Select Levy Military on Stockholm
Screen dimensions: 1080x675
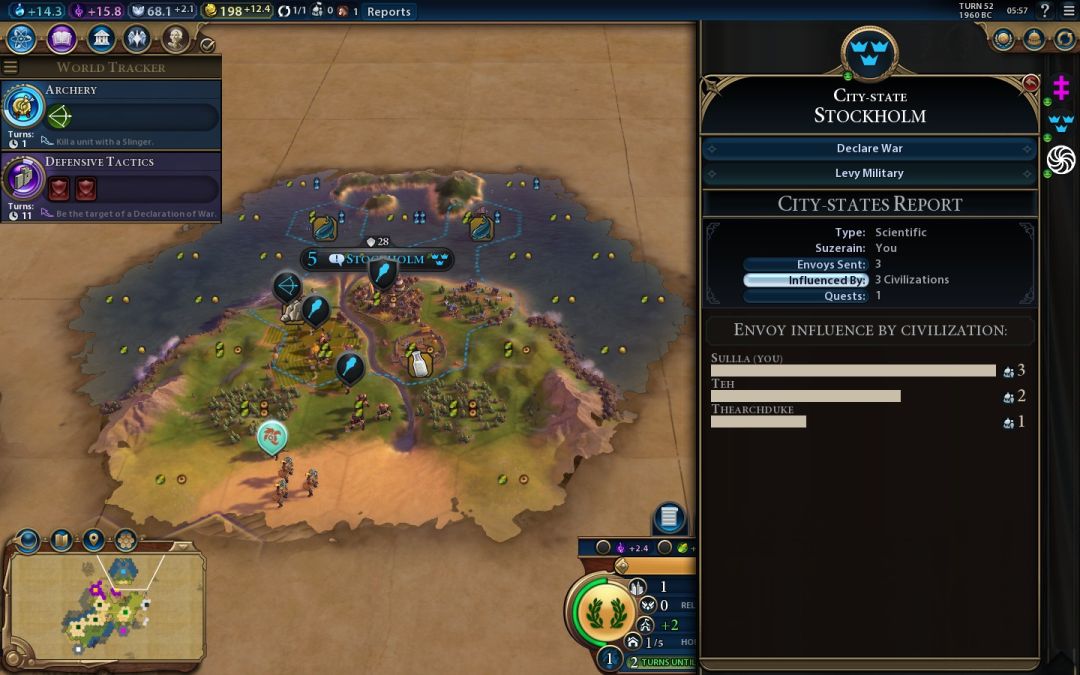point(869,173)
